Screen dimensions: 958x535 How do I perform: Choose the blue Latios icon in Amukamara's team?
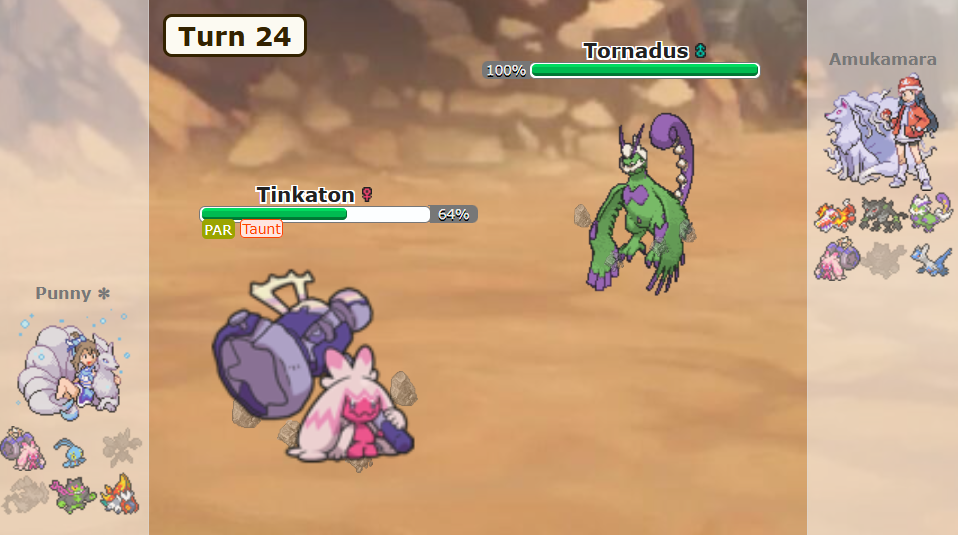[x=930, y=260]
